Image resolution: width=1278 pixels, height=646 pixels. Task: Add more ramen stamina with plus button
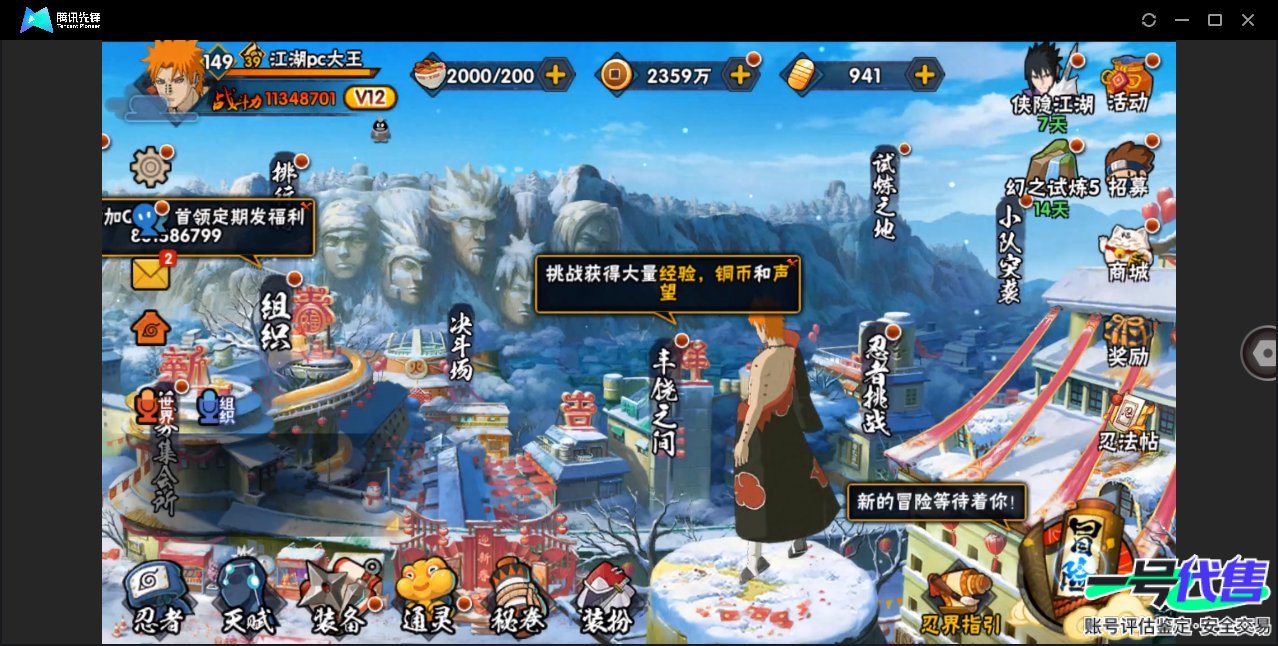click(x=555, y=74)
